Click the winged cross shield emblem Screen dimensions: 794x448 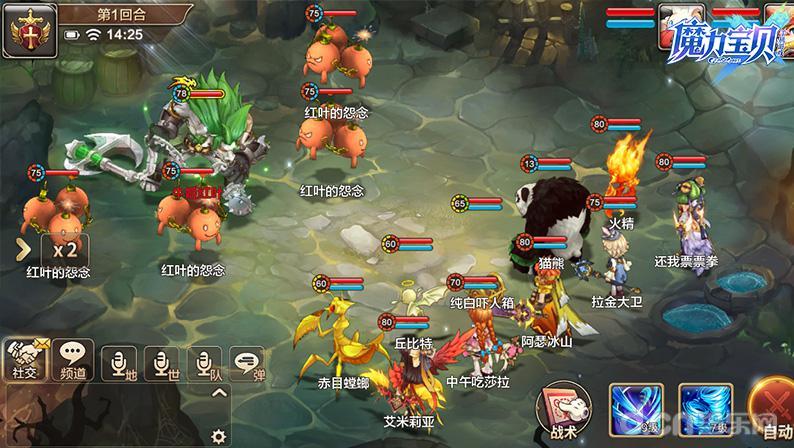28,29
